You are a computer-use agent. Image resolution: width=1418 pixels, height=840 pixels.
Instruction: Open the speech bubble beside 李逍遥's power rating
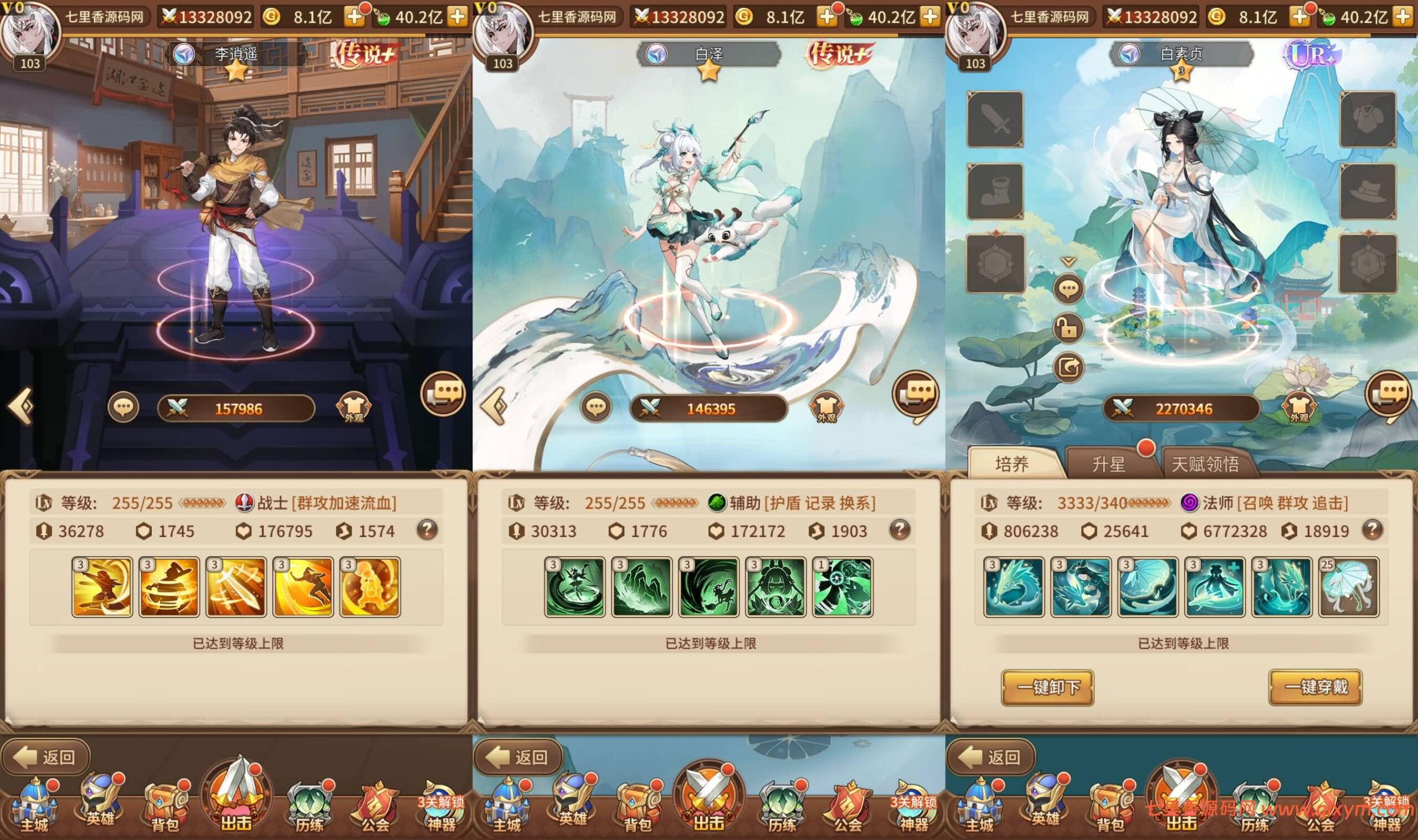click(123, 407)
